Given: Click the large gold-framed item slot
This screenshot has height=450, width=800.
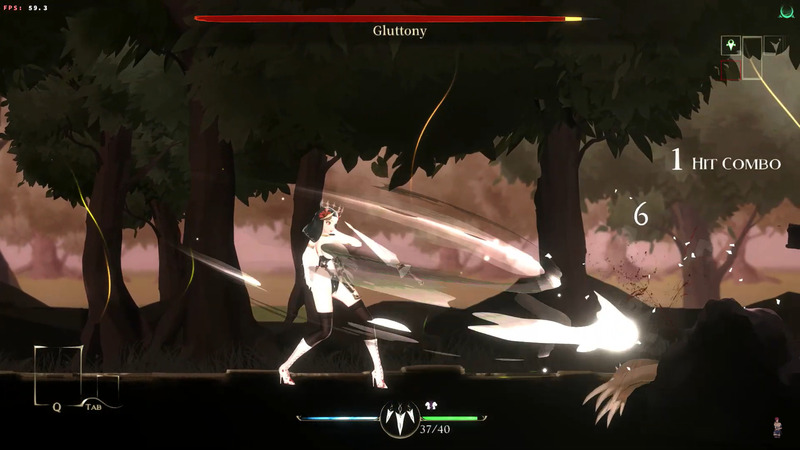Looking at the screenshot, I should 58,376.
